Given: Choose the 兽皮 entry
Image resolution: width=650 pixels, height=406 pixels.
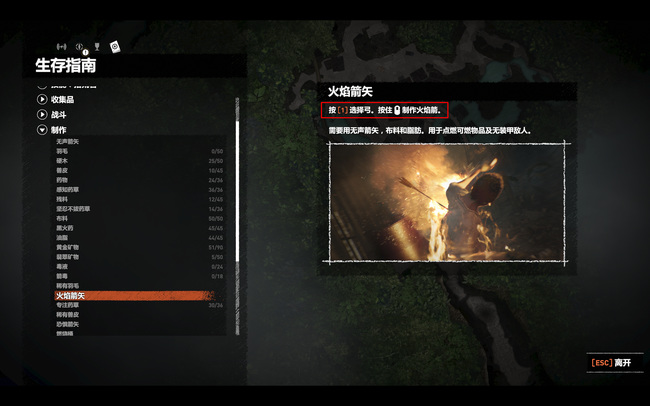Looking at the screenshot, I should 62,171.
